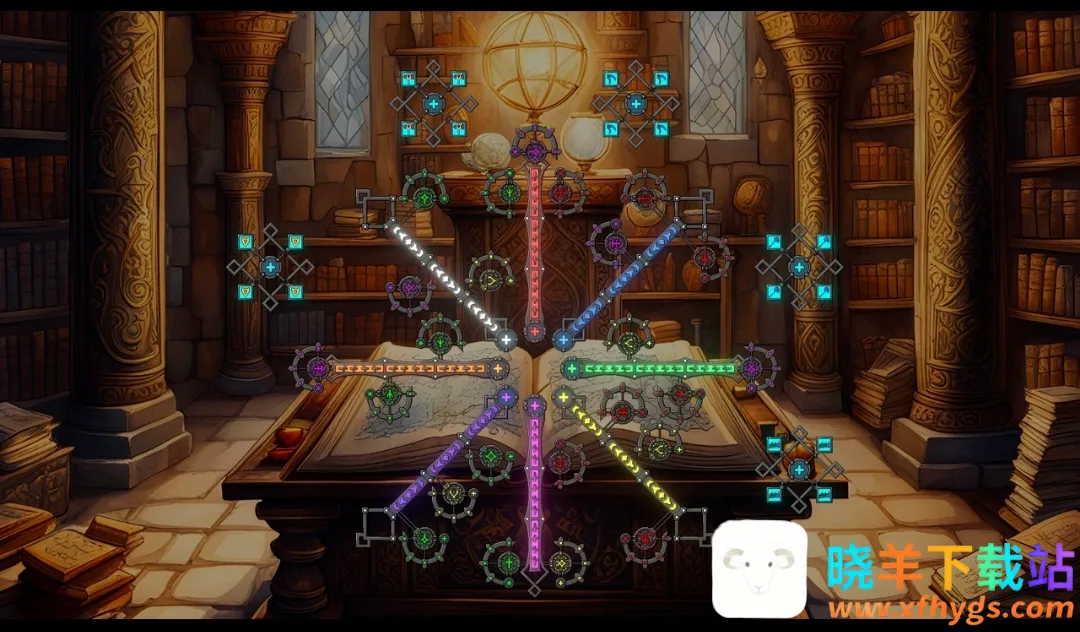Activate the orange plus node on the orange beam
1080x632 pixels.
[497, 369]
